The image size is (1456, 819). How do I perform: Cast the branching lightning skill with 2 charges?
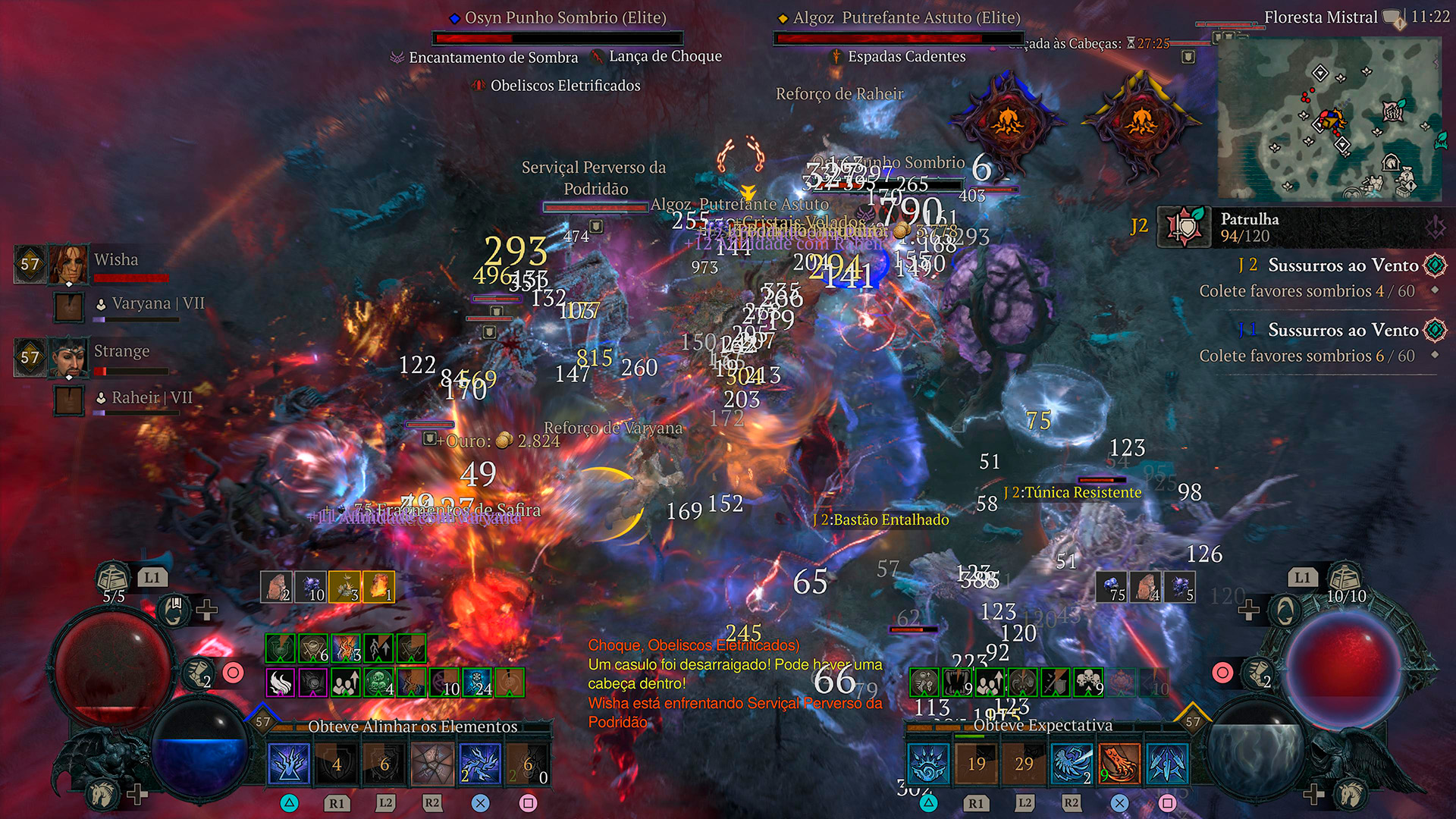(x=480, y=764)
